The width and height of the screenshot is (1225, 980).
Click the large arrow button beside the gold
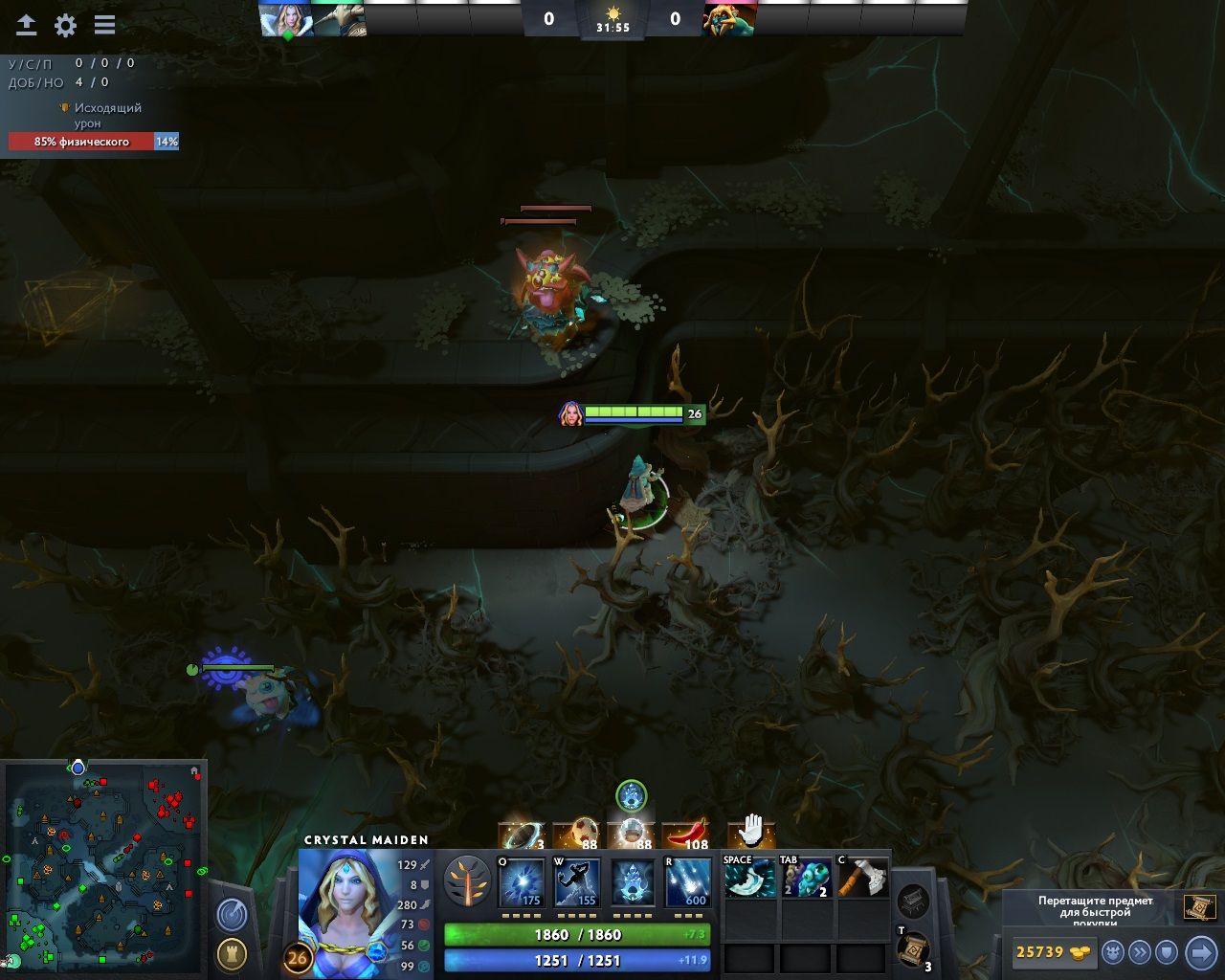click(1200, 952)
